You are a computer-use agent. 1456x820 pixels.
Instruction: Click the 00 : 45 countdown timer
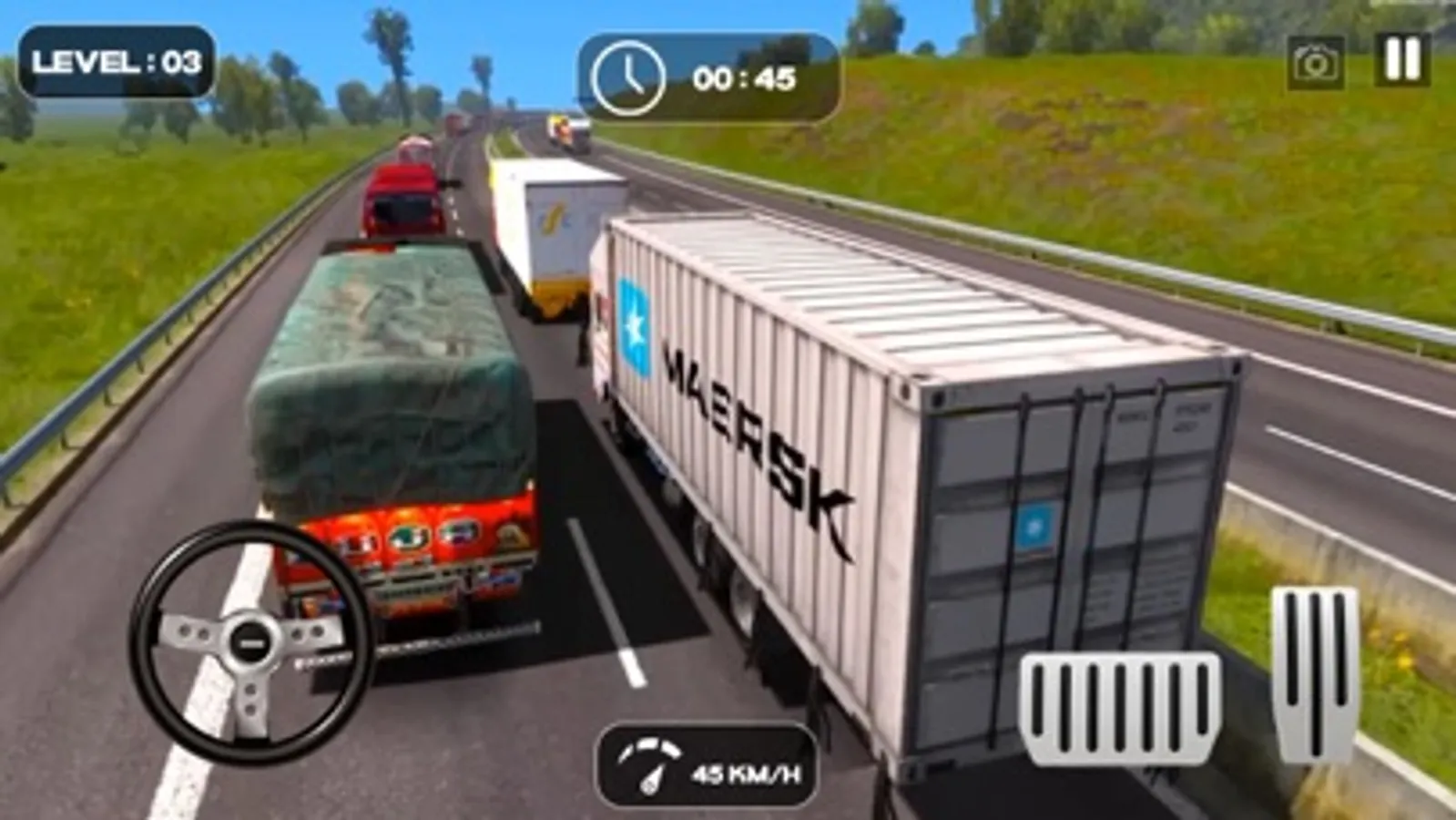743,77
